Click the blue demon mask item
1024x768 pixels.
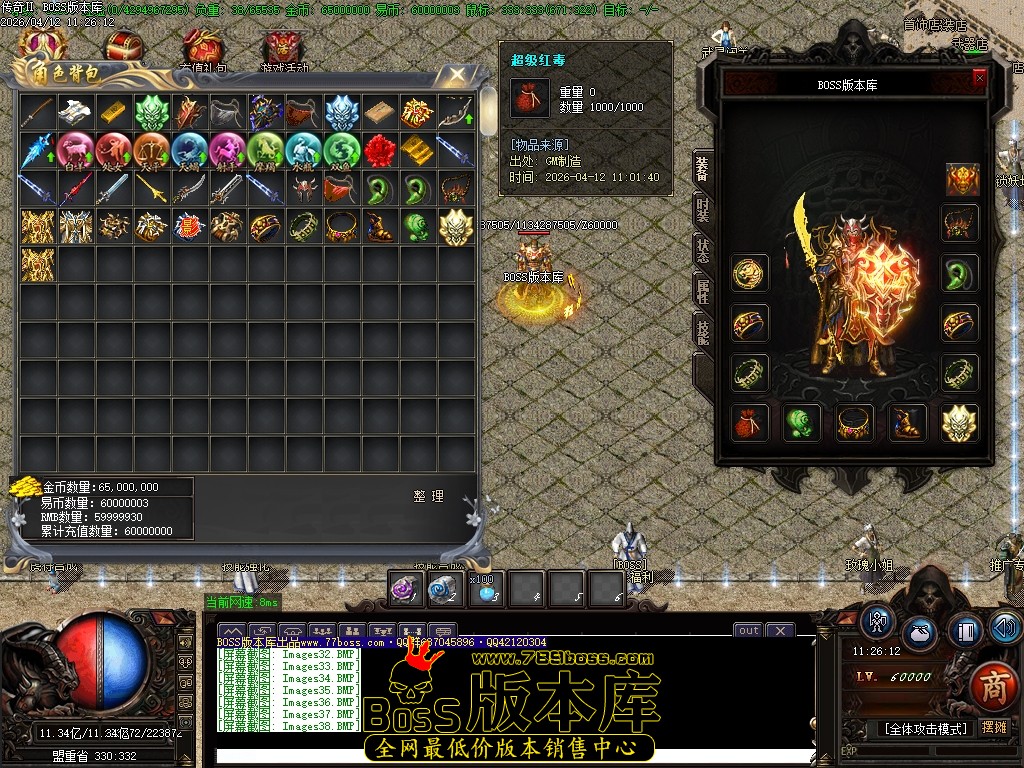(342, 112)
